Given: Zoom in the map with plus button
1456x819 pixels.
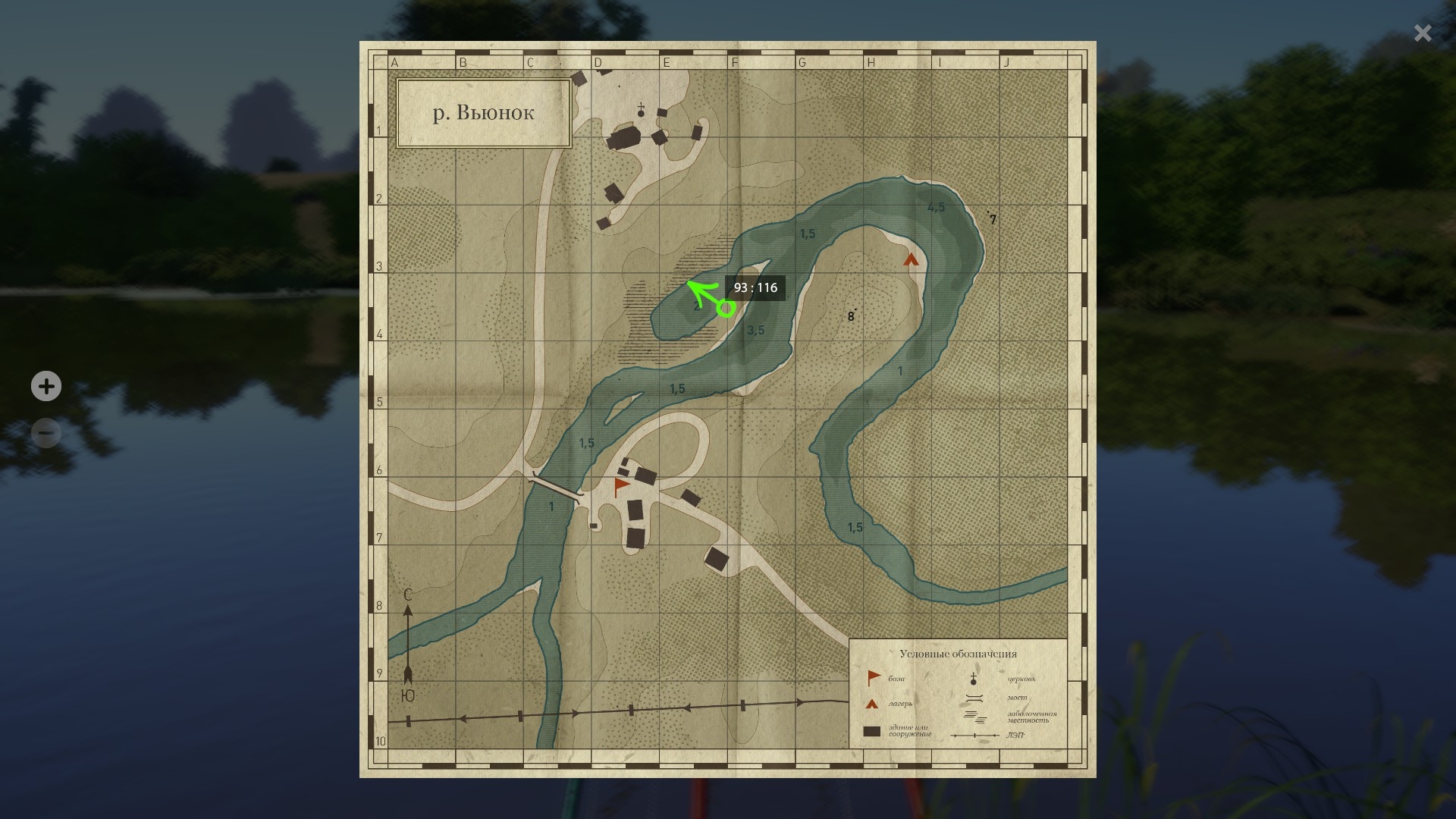Looking at the screenshot, I should click(x=46, y=387).
